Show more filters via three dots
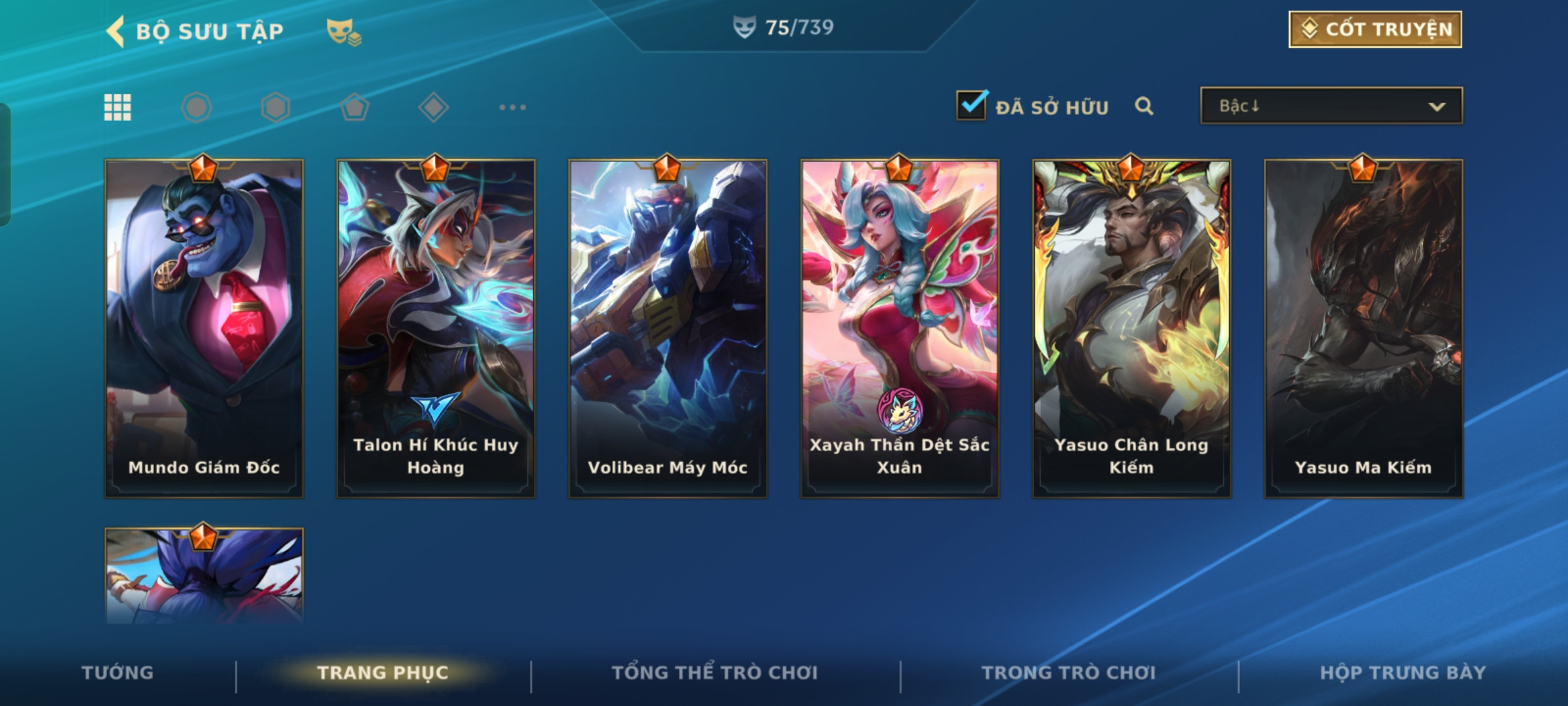 (512, 107)
